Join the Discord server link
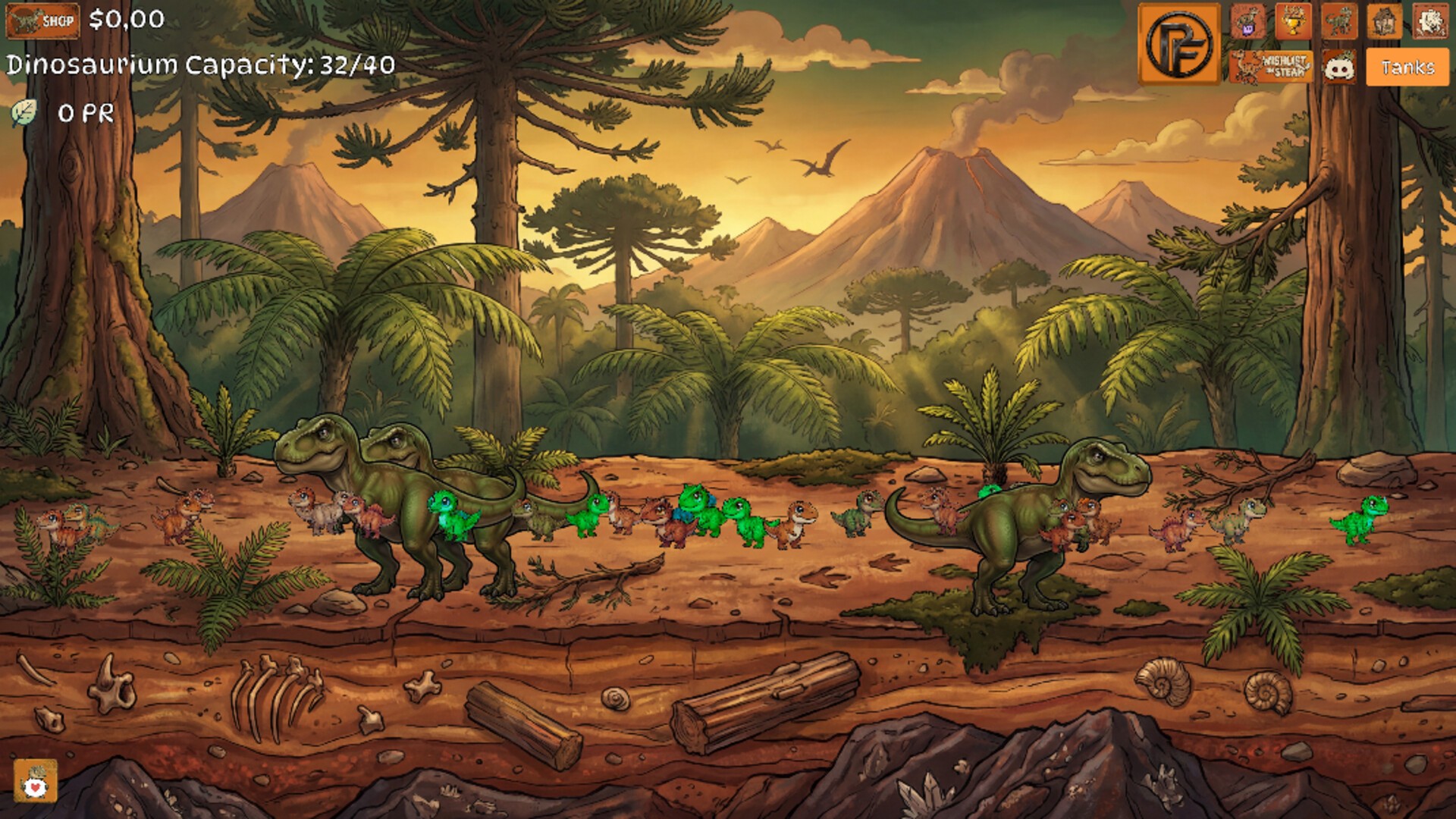 1339,67
